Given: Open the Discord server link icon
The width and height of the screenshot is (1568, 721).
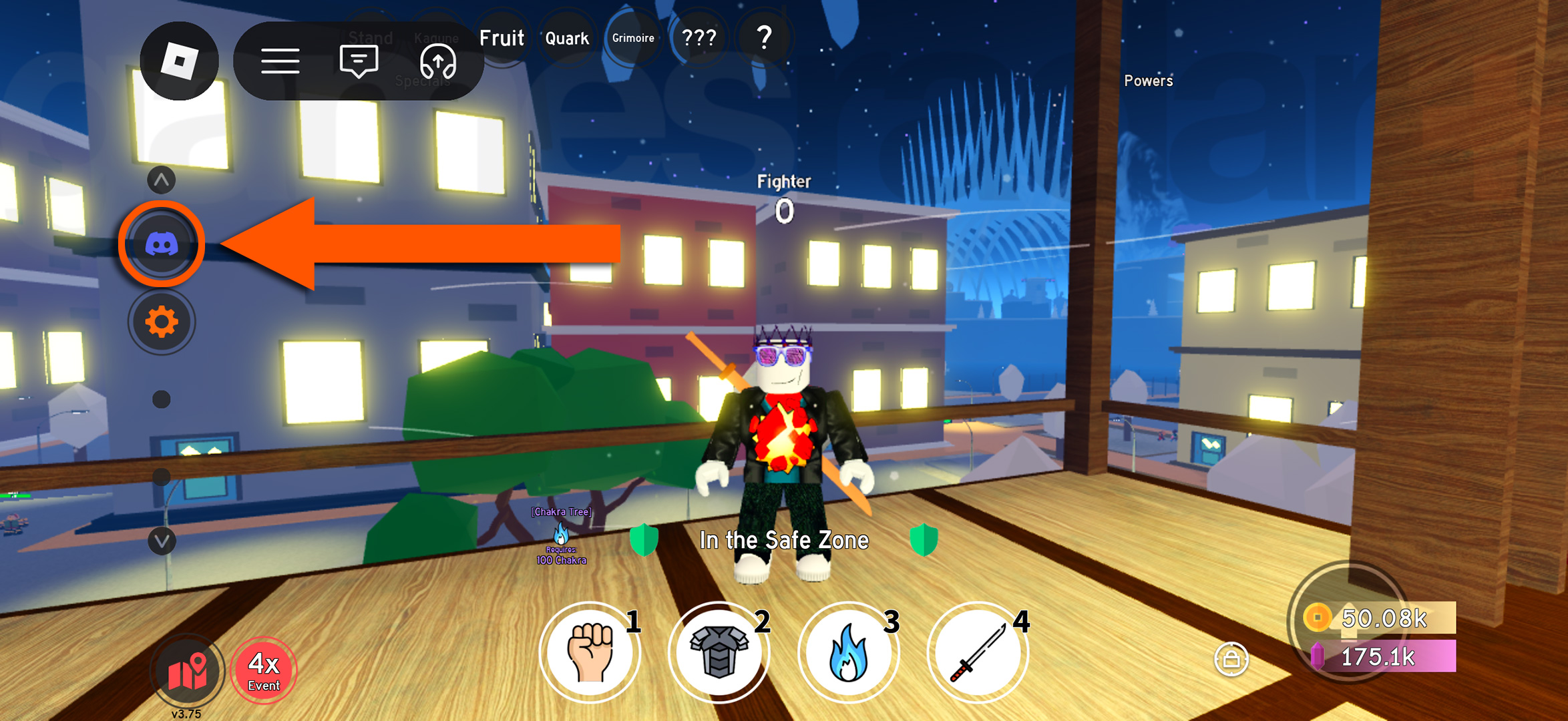Looking at the screenshot, I should [x=162, y=244].
